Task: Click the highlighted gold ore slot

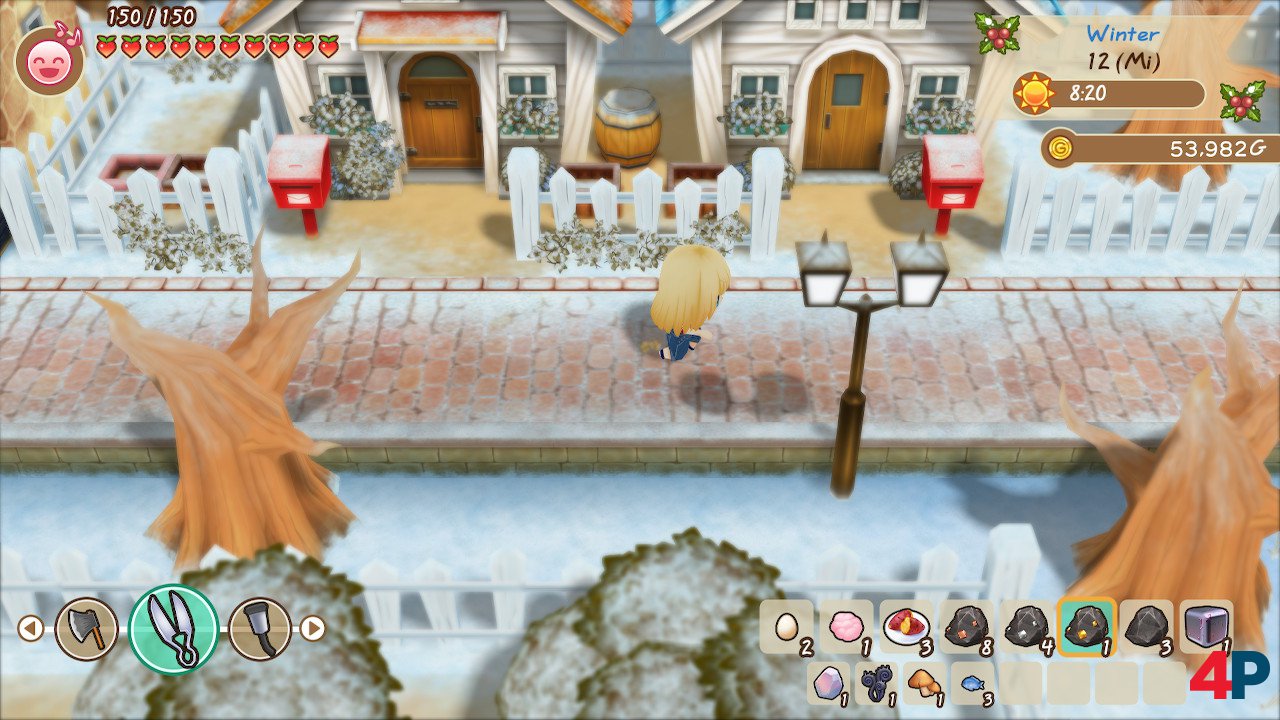Action: [x=1086, y=627]
